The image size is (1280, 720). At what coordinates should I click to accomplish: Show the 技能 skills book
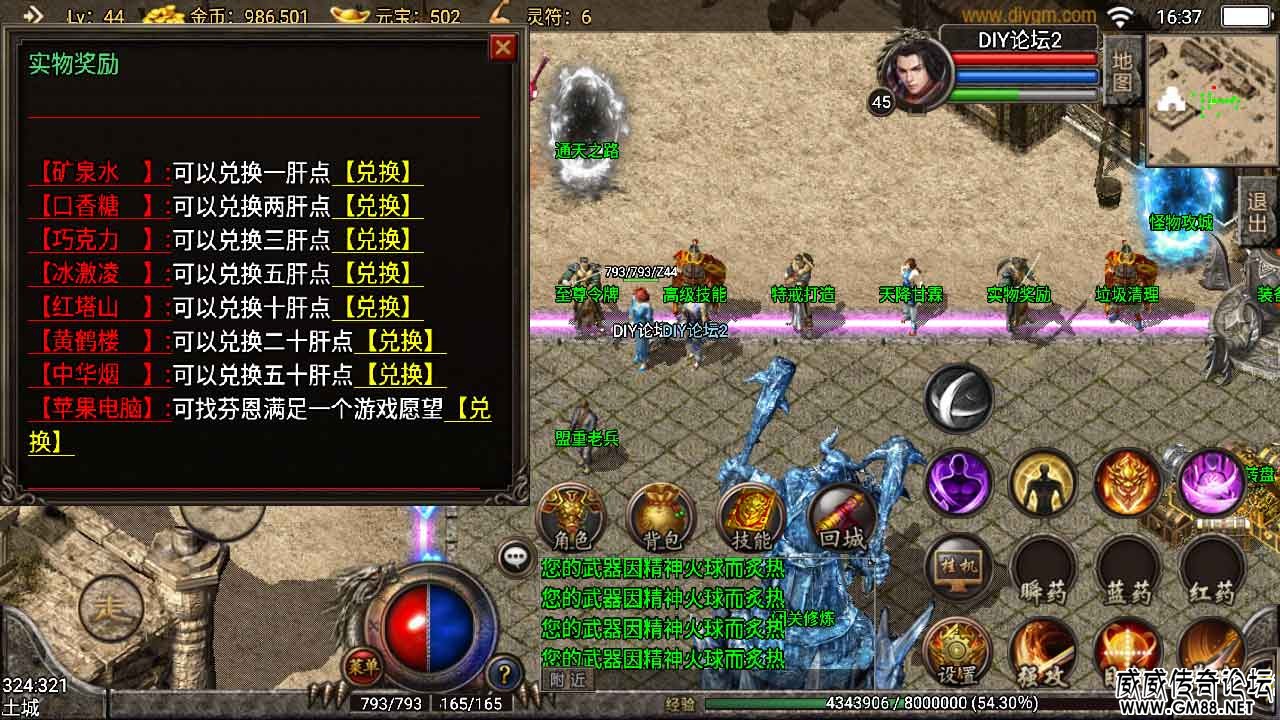(751, 518)
